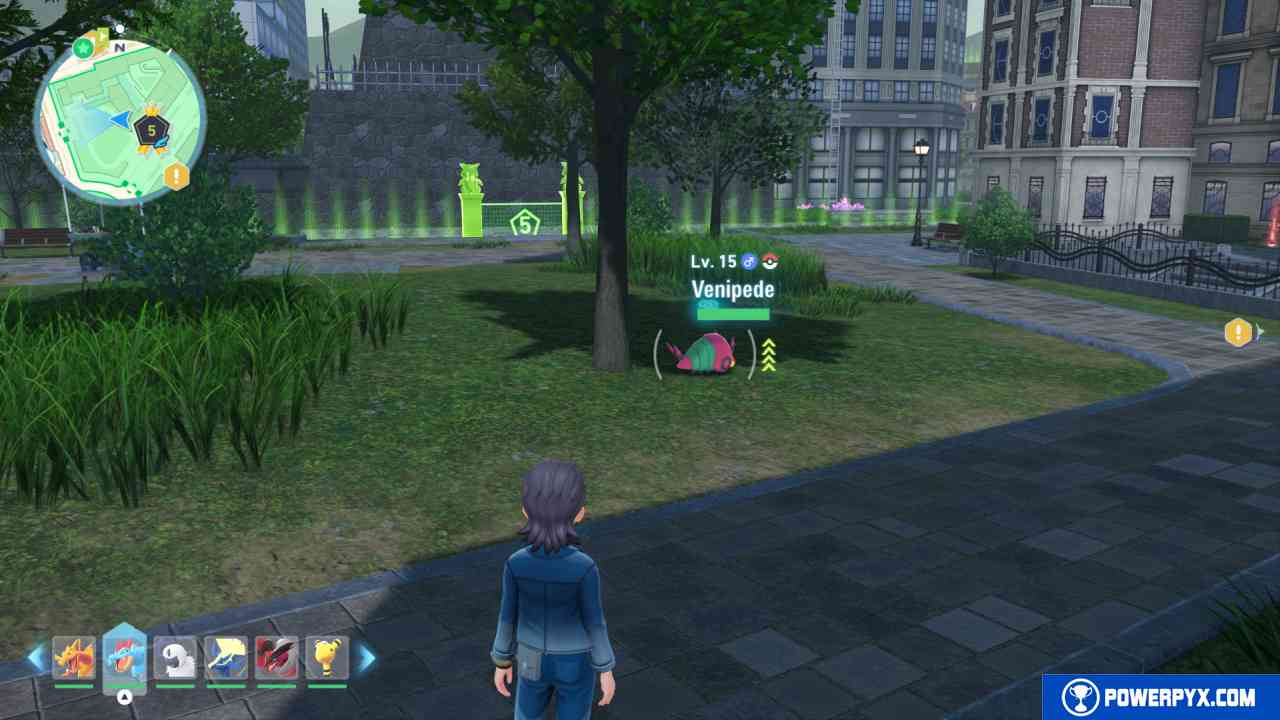Choose the yellow Pokémon in the last party slot
The image size is (1280, 720).
[327, 658]
